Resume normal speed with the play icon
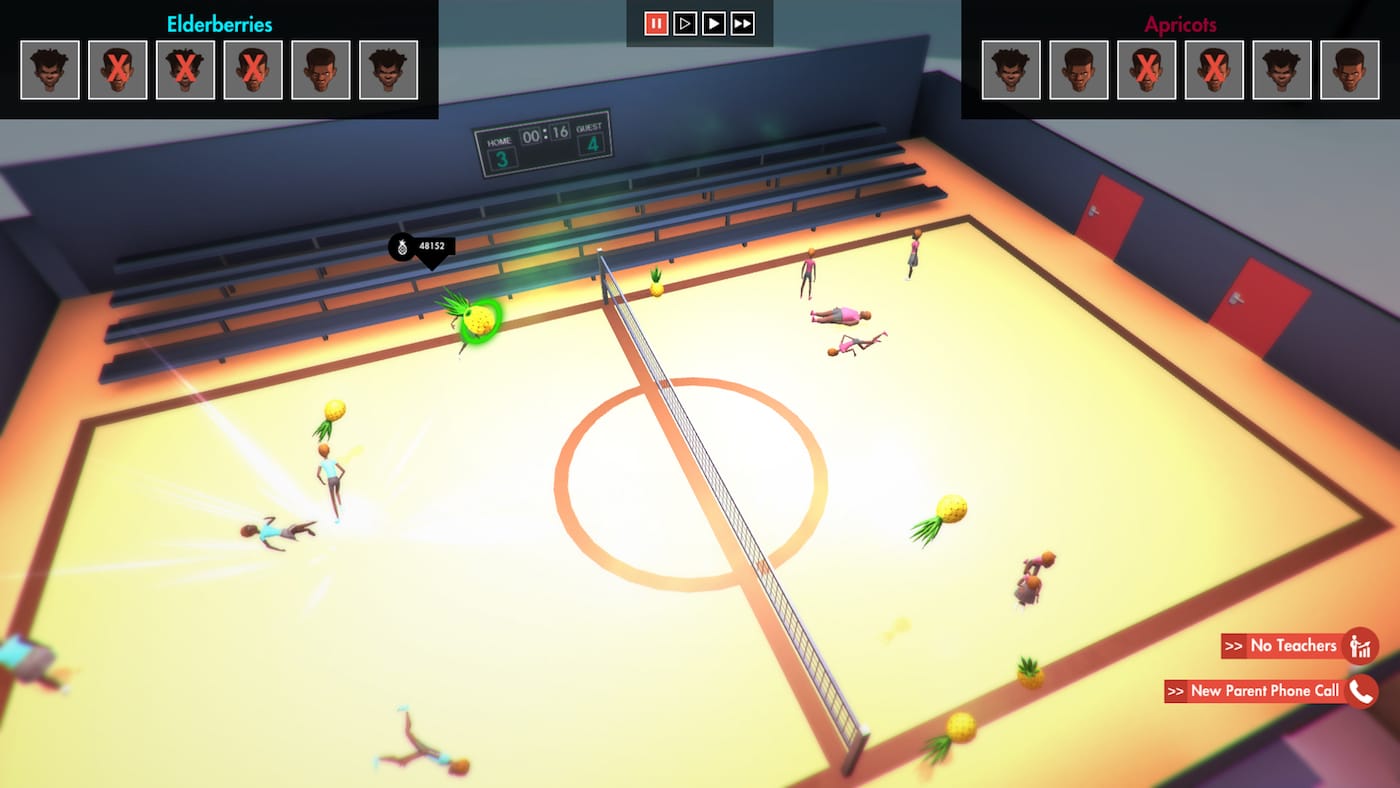The height and width of the screenshot is (788, 1400). tap(714, 23)
